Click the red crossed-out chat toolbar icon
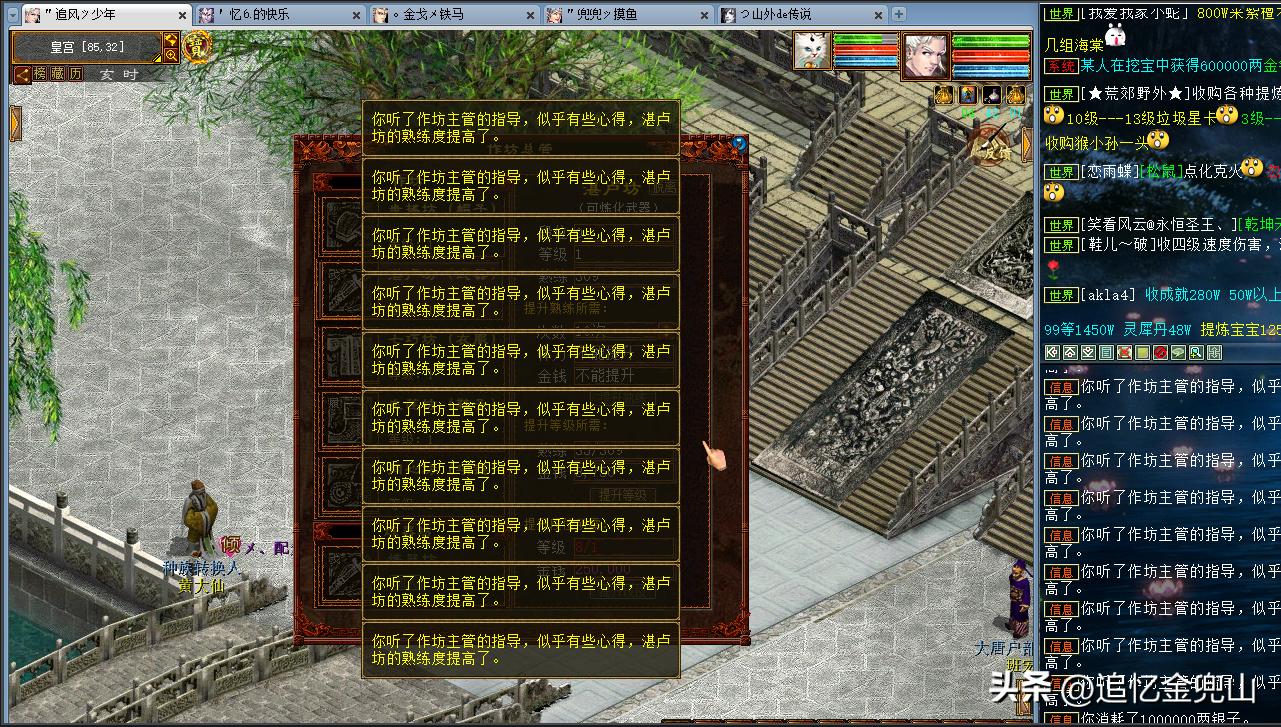This screenshot has width=1281, height=727. (1124, 353)
